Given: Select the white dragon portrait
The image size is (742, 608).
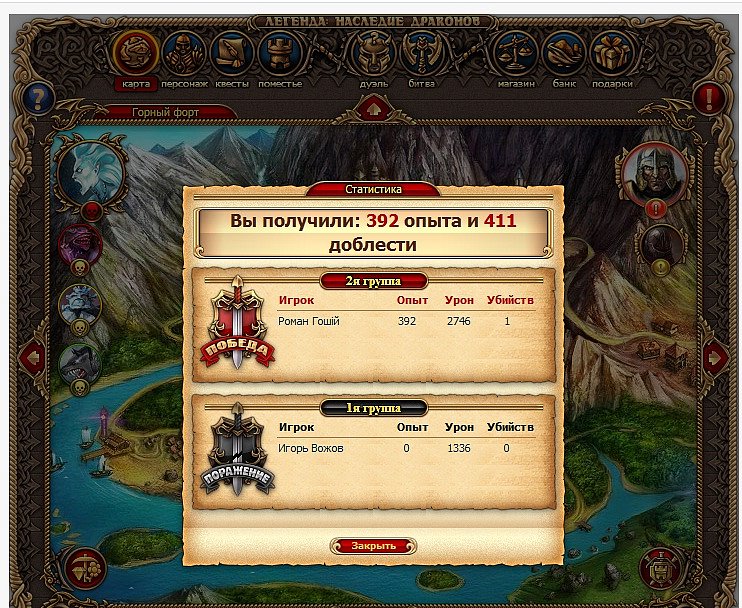Looking at the screenshot, I should 91,168.
